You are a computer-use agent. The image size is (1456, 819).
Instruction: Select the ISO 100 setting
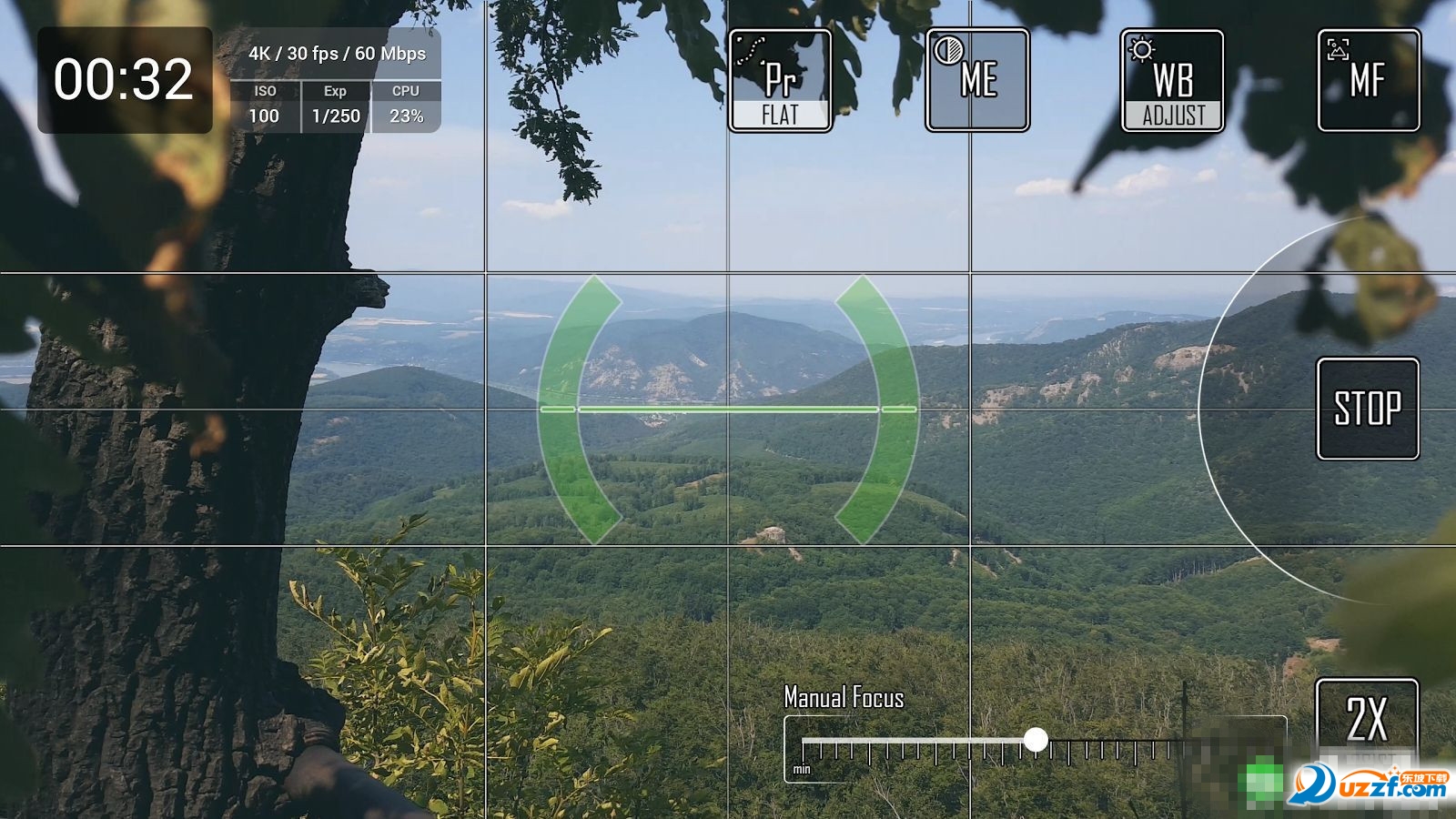click(x=265, y=106)
